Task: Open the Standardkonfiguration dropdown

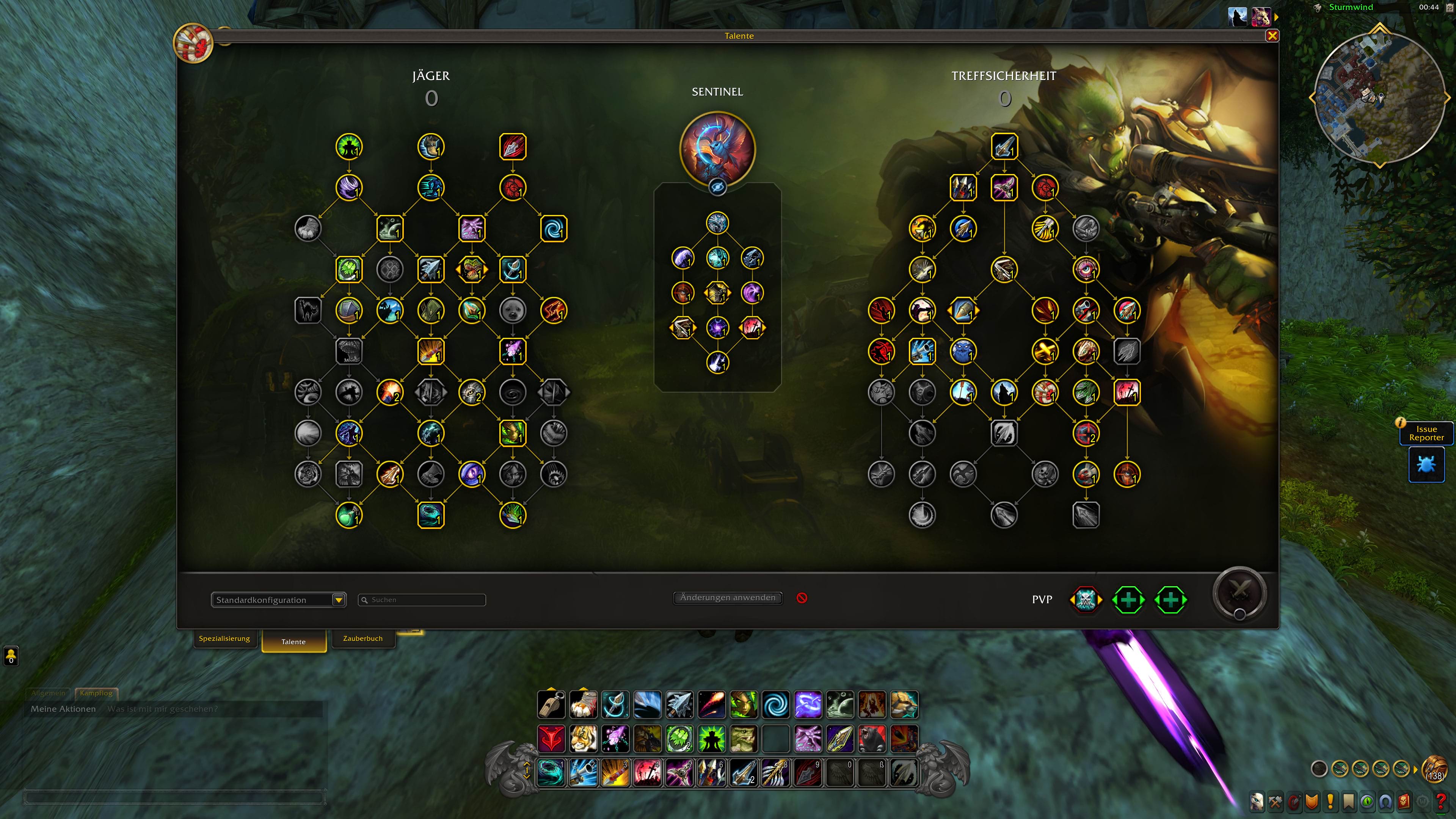Action: [339, 600]
